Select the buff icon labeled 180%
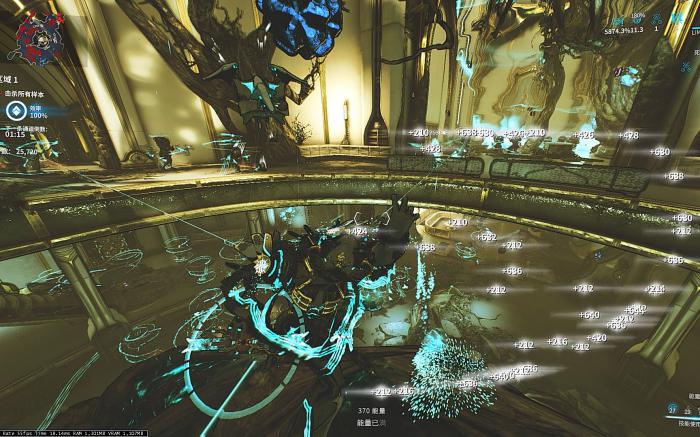 pyautogui.click(x=637, y=18)
